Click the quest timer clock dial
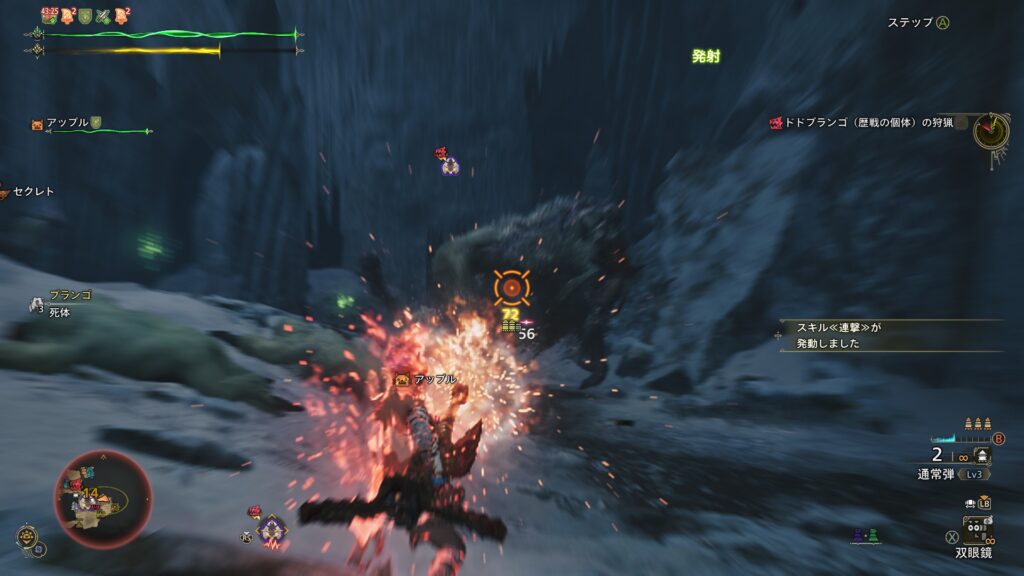This screenshot has height=576, width=1024. [x=991, y=130]
